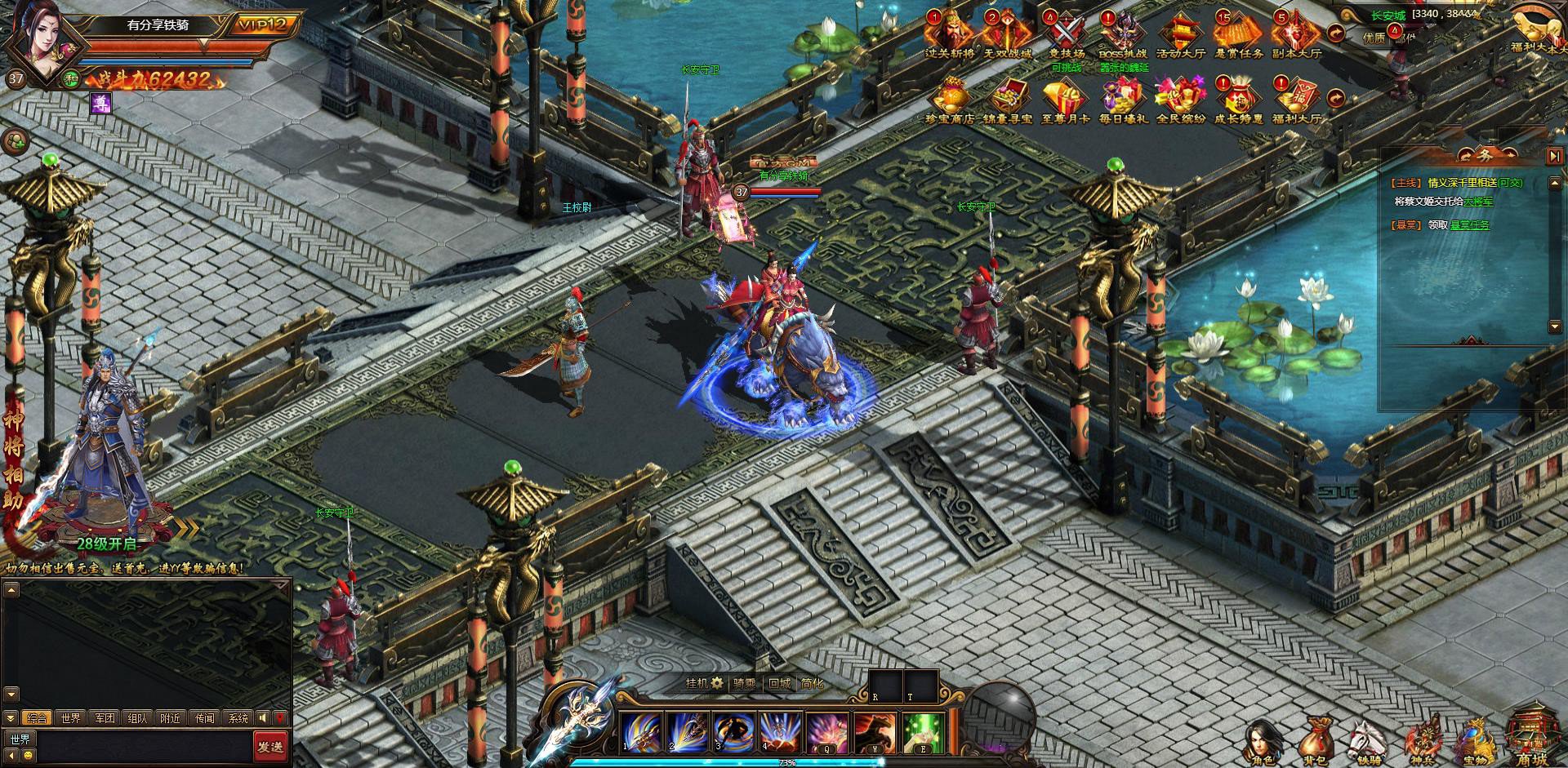
Task: Open the 每日壕礼 daily gift icon
Action: coord(1122,100)
